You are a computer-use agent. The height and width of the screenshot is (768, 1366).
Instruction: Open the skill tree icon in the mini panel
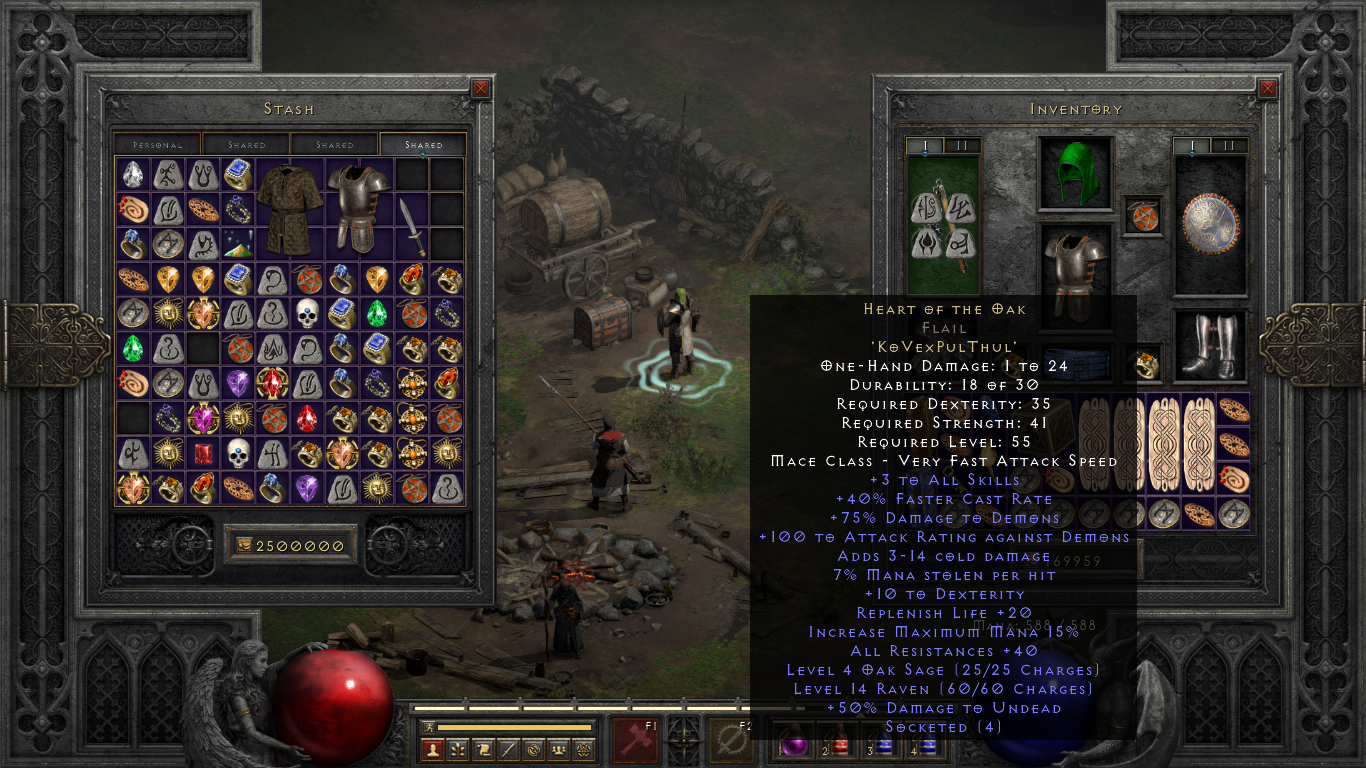tap(459, 750)
